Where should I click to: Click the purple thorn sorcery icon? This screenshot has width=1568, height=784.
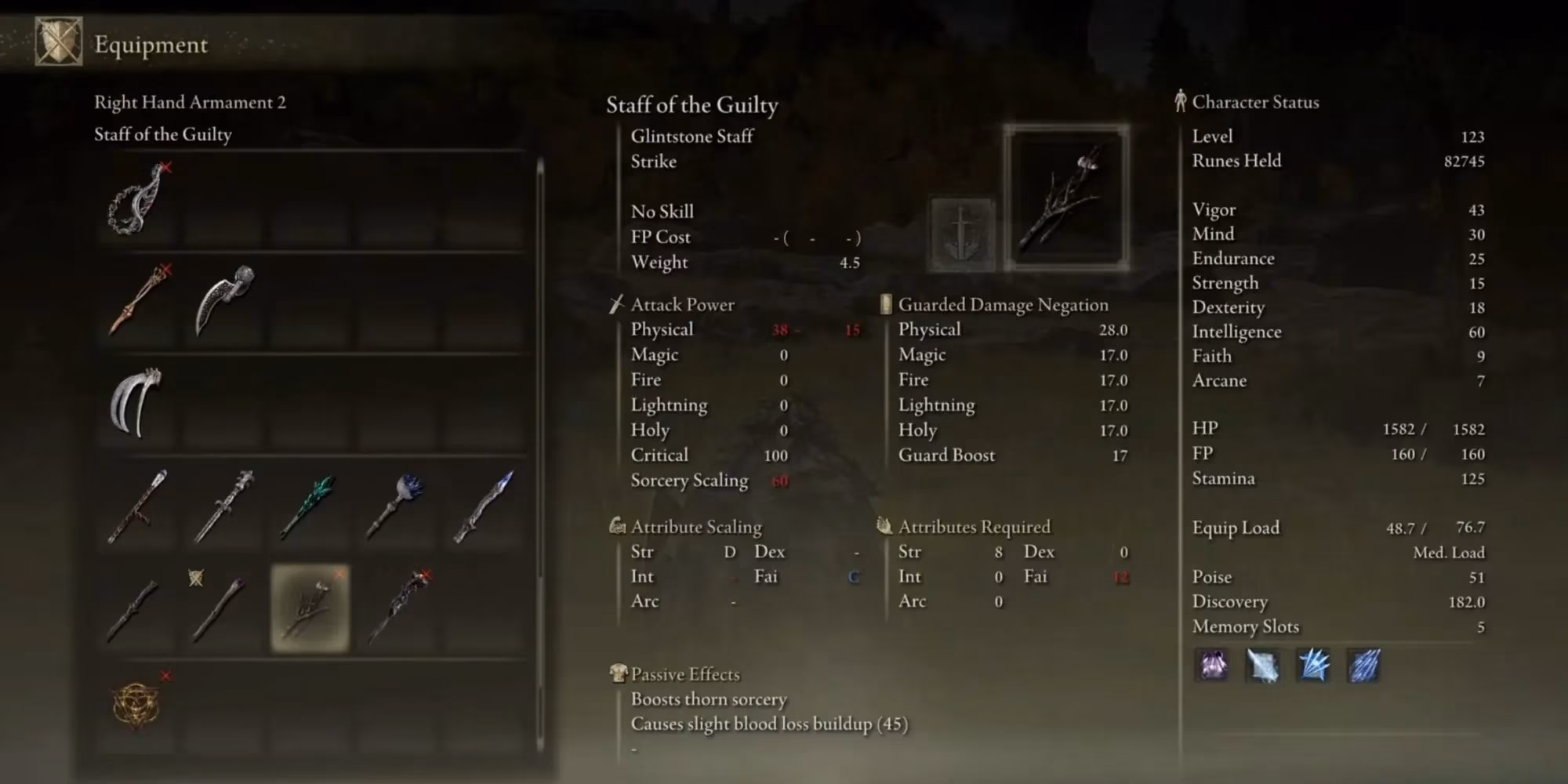click(x=1212, y=666)
